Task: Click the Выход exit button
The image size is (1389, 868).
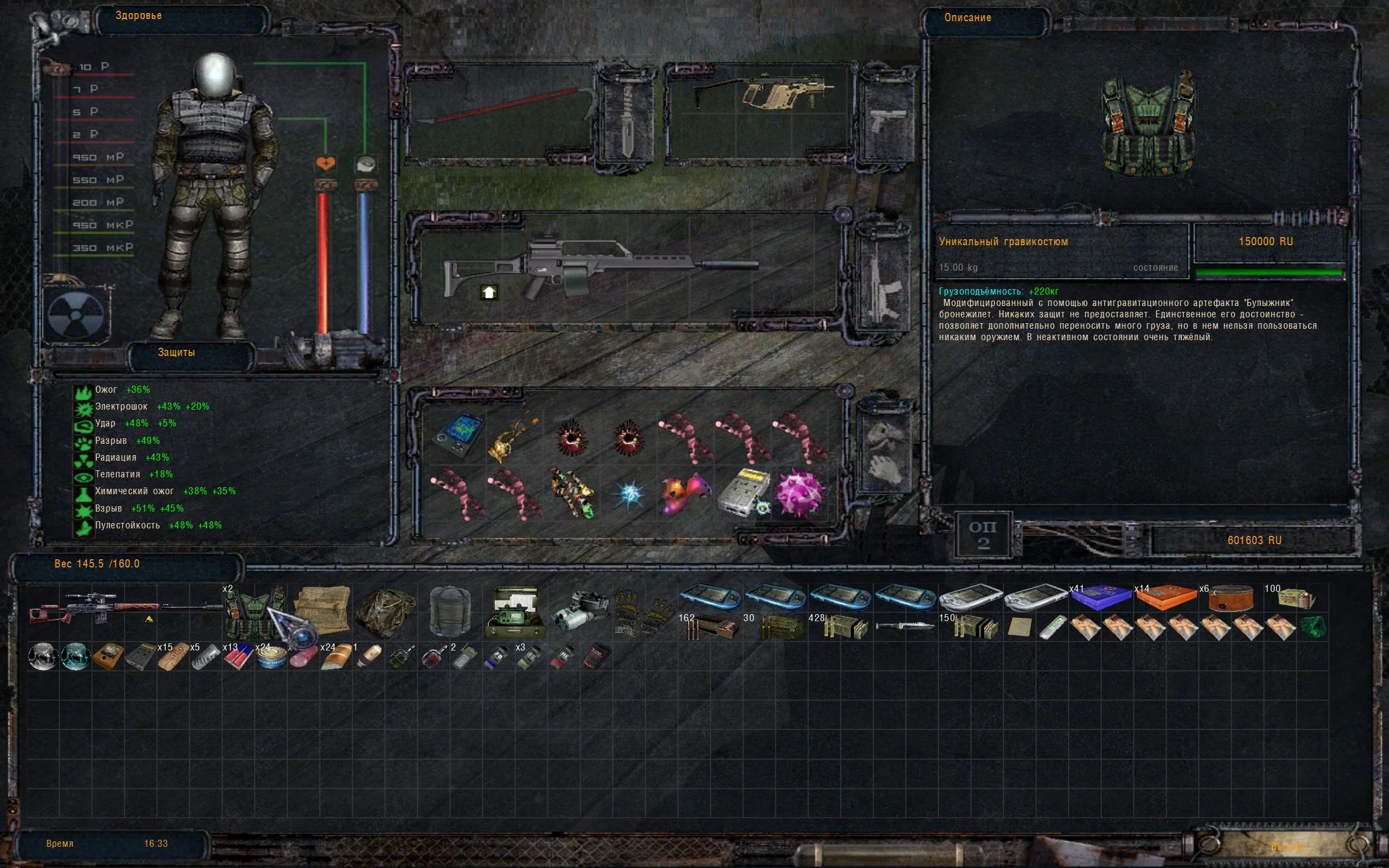Action: pyautogui.click(x=1286, y=846)
